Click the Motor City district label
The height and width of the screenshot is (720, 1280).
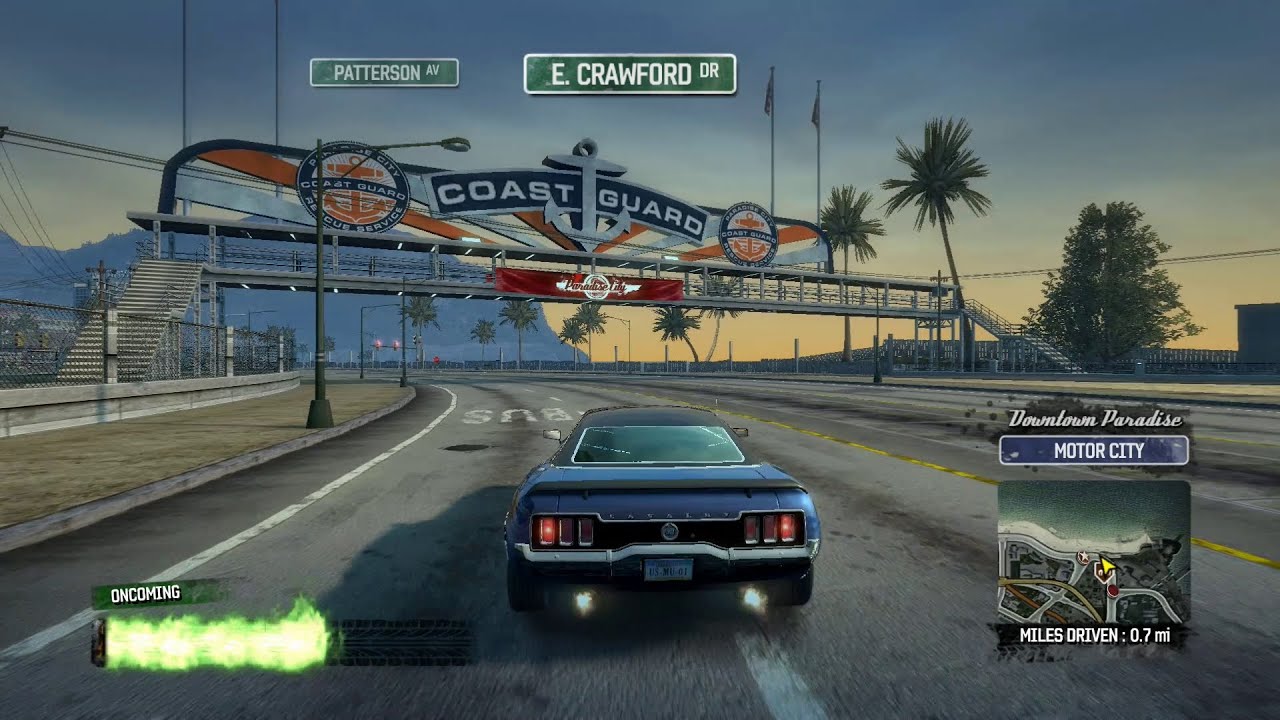click(1094, 451)
